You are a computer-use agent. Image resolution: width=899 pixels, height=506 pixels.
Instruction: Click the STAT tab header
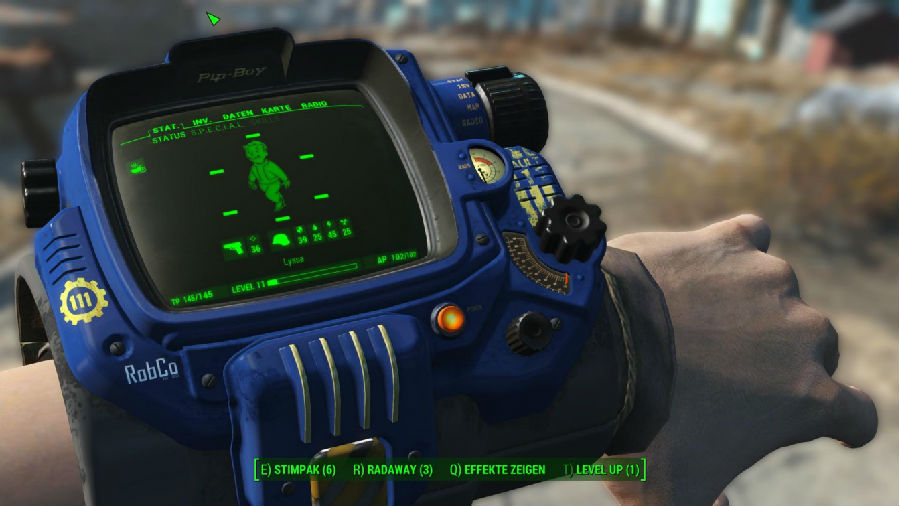[165, 129]
